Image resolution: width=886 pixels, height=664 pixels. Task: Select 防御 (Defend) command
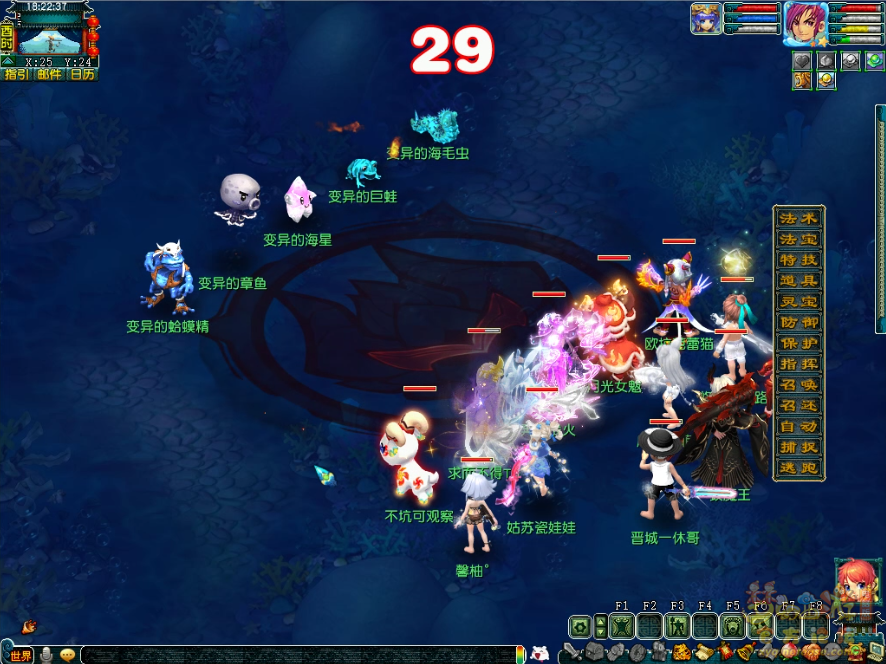[x=798, y=323]
